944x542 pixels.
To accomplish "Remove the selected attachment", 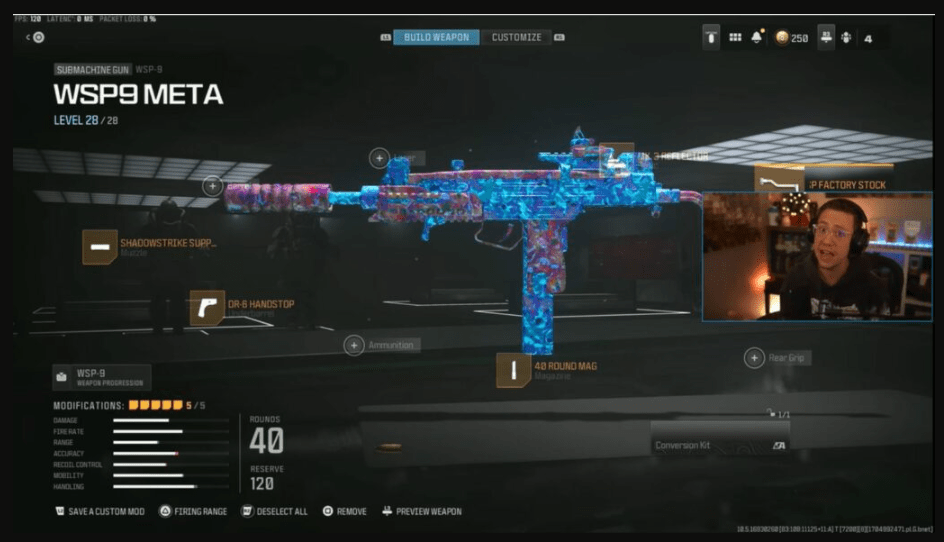I will coord(344,511).
